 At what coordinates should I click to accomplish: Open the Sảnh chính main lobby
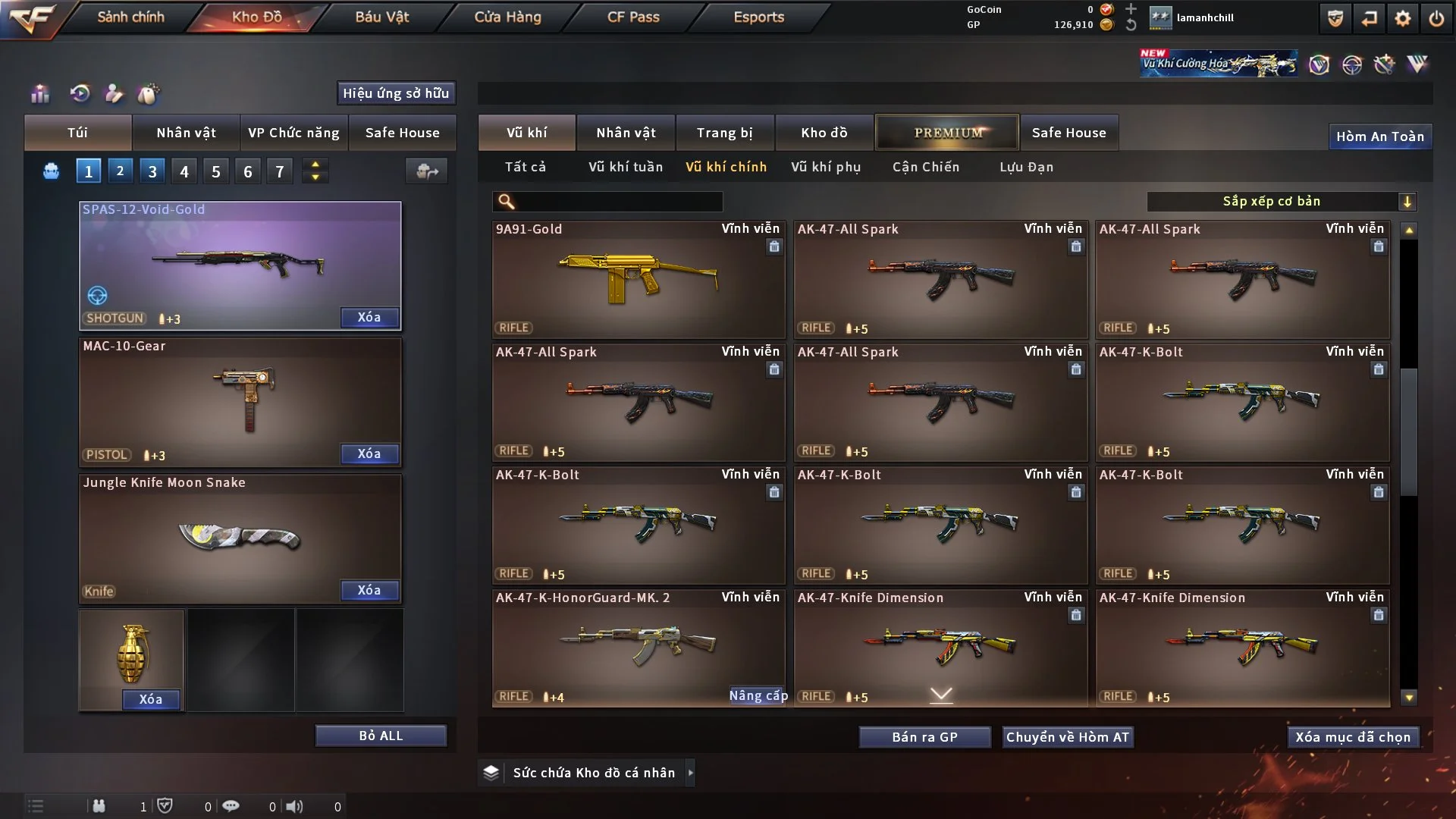[x=130, y=17]
